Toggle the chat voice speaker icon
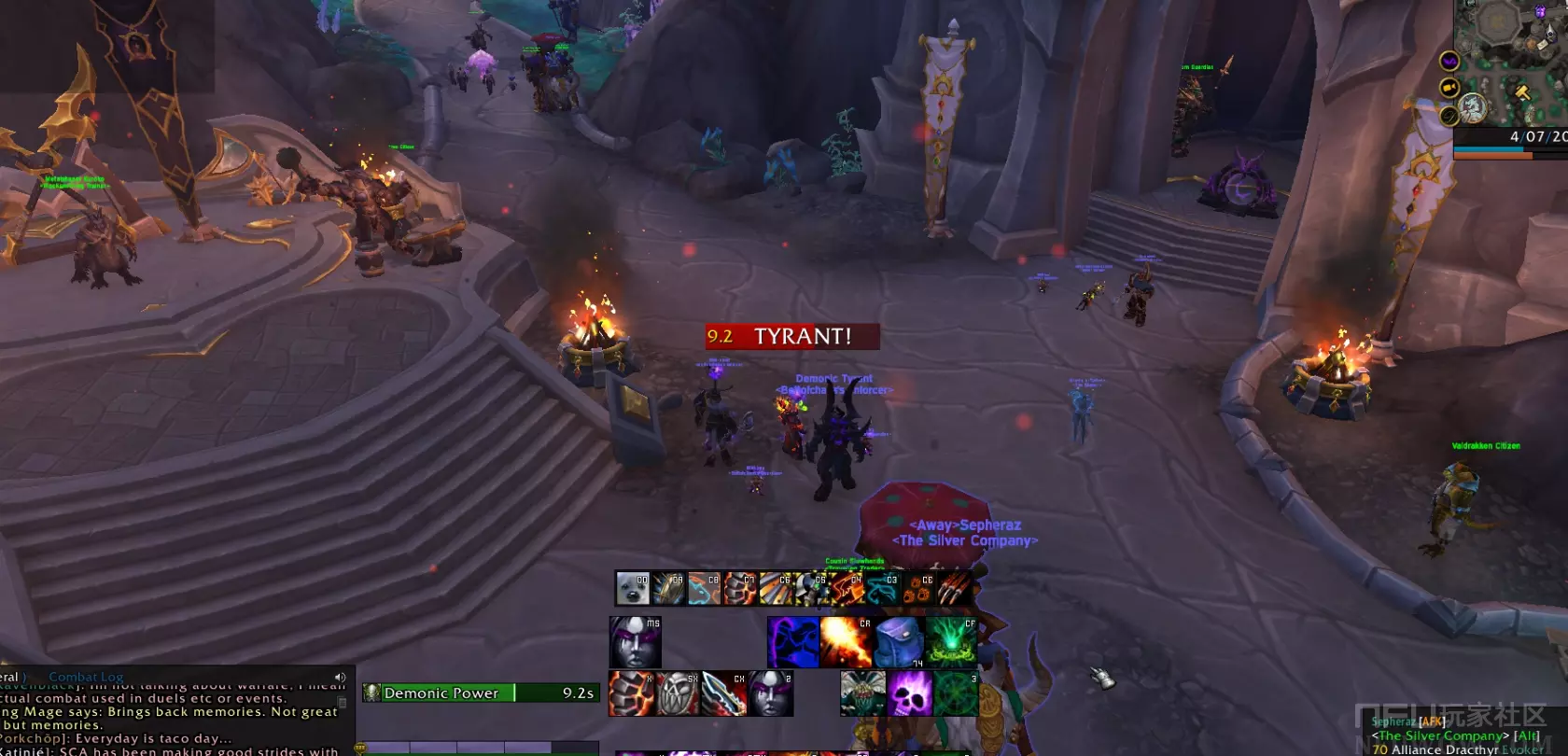Viewport: 1568px width, 756px height. coord(340,678)
